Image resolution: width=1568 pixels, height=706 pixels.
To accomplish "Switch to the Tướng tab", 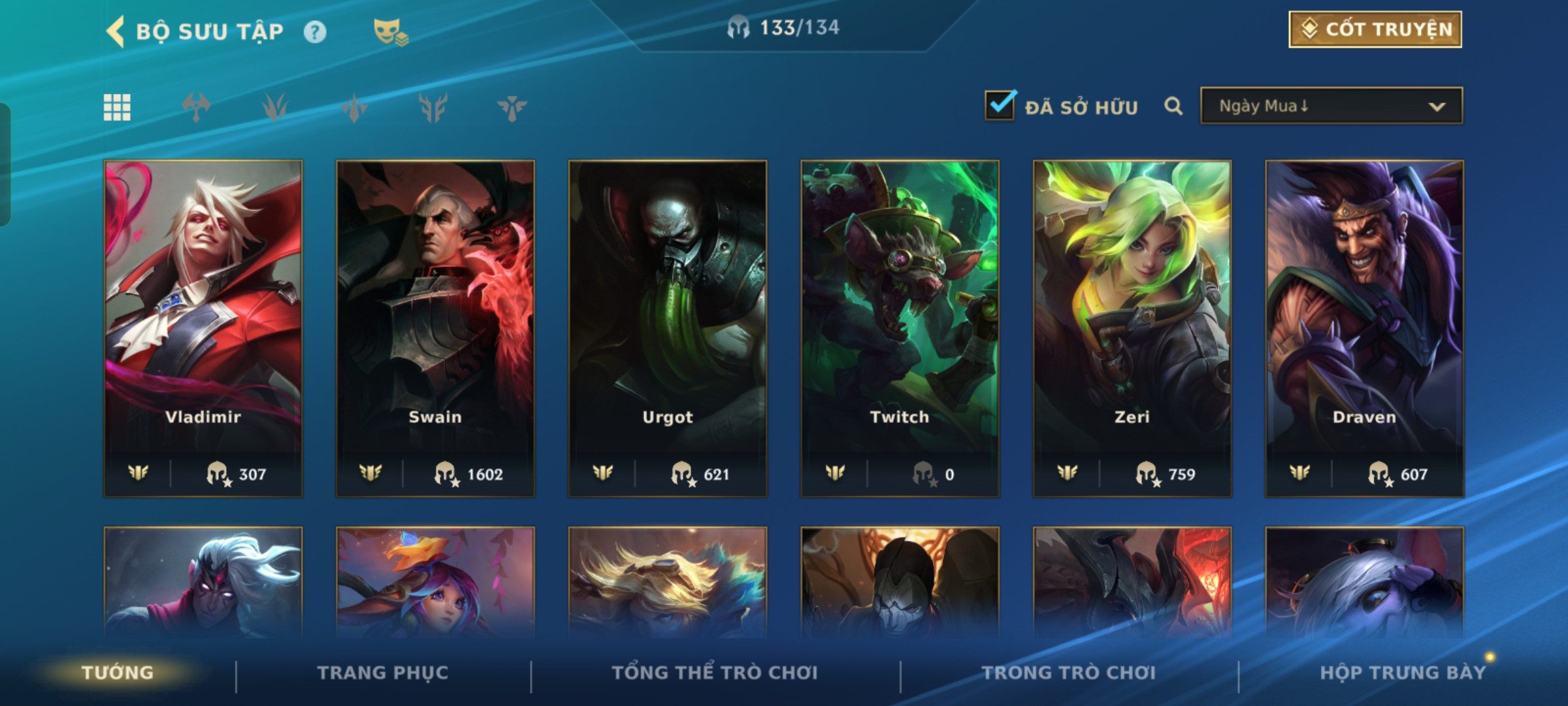I will click(118, 673).
